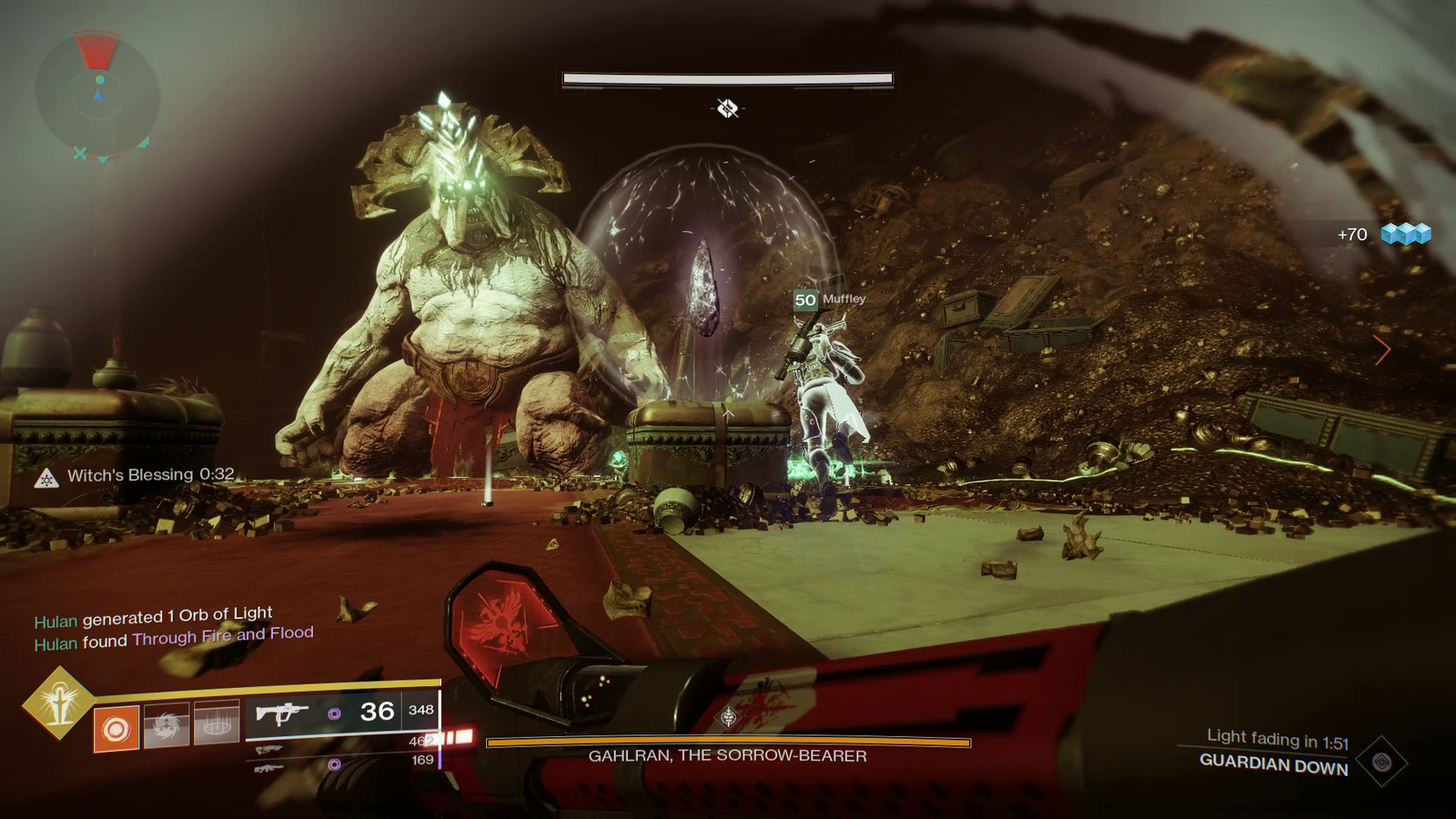
Task: Toggle the purple ammo mod circle beside 36
Action: 336,713
